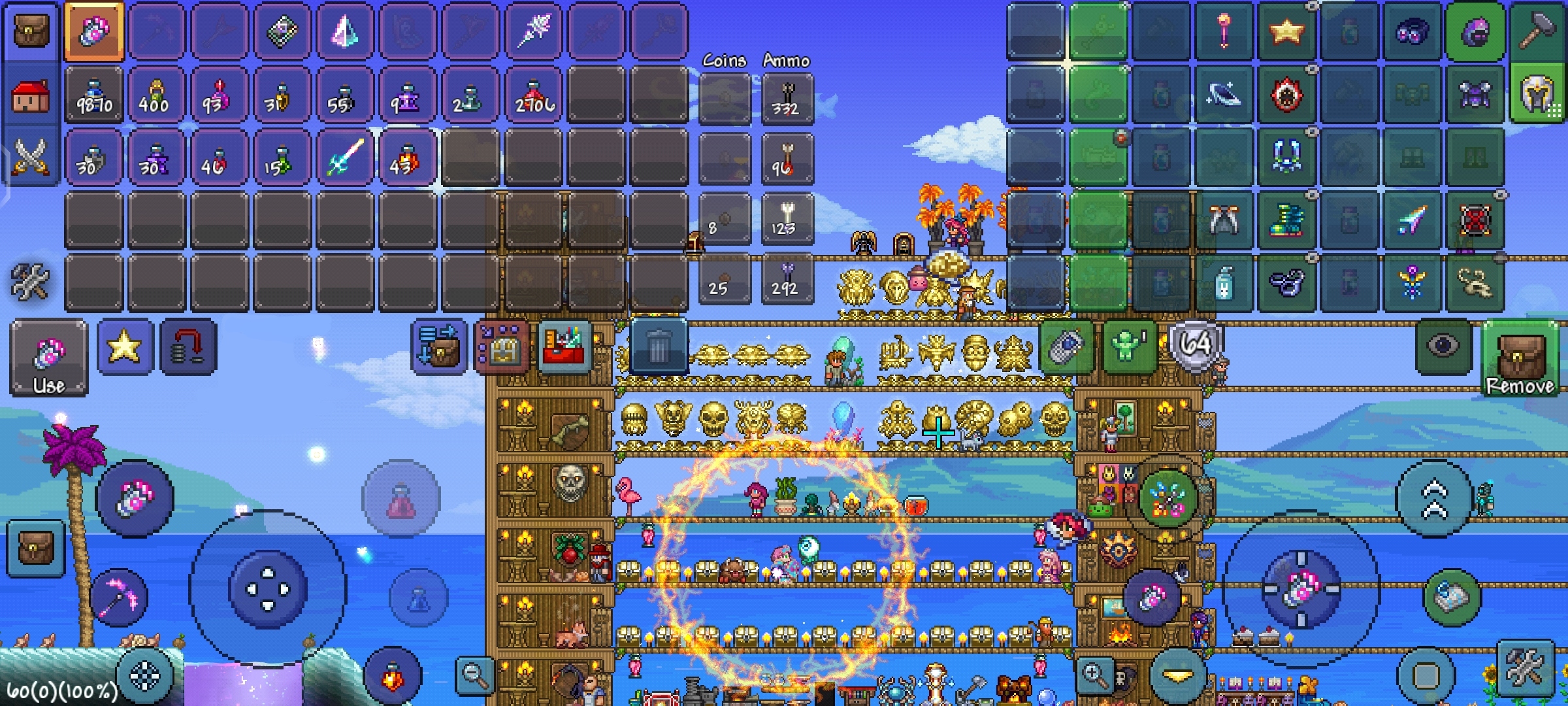Screen dimensions: 1568x706
Task: Tap the pink pickaxe quick-tool button
Action: [x=119, y=597]
